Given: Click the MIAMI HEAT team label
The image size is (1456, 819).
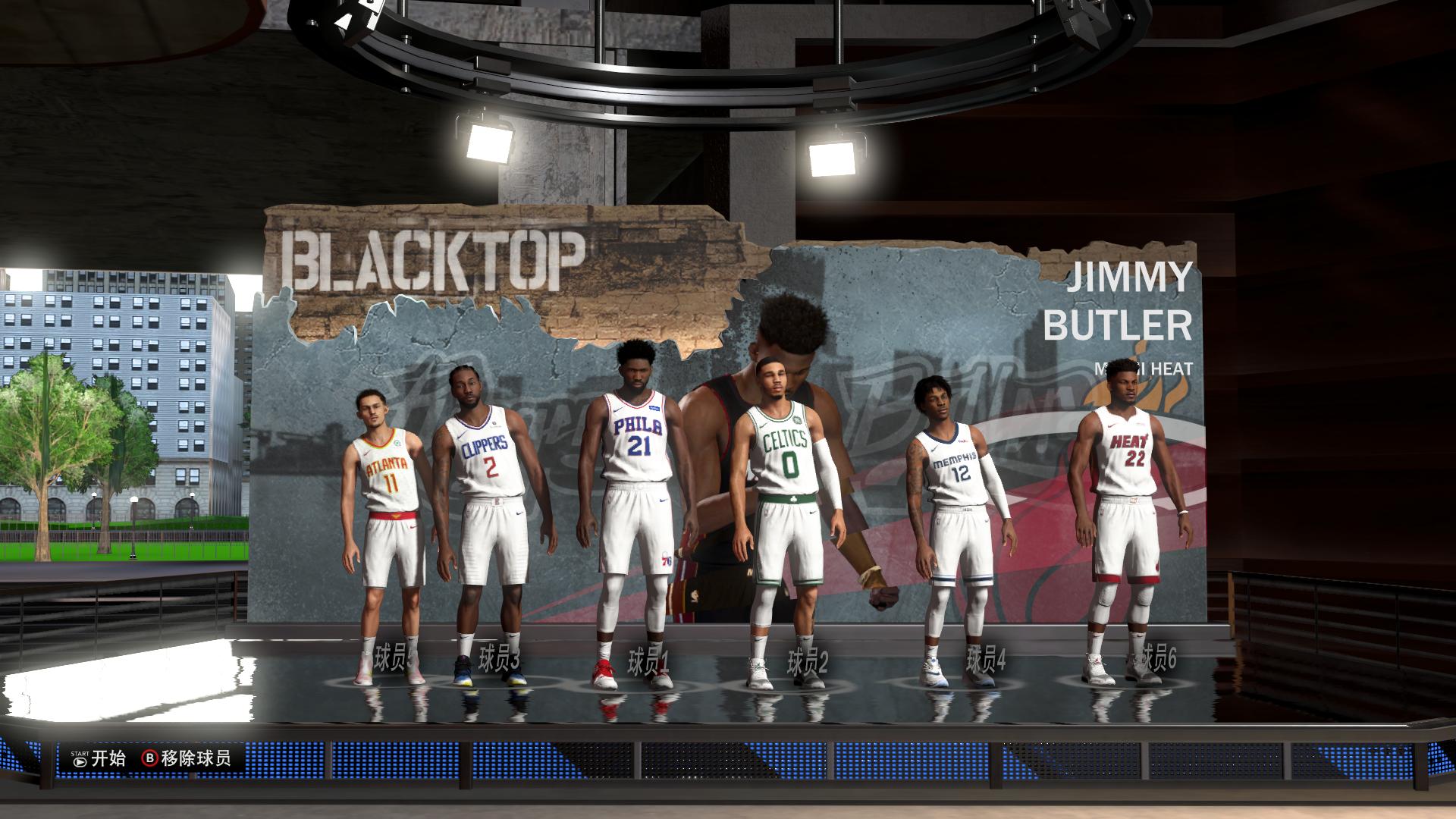Looking at the screenshot, I should (1145, 370).
